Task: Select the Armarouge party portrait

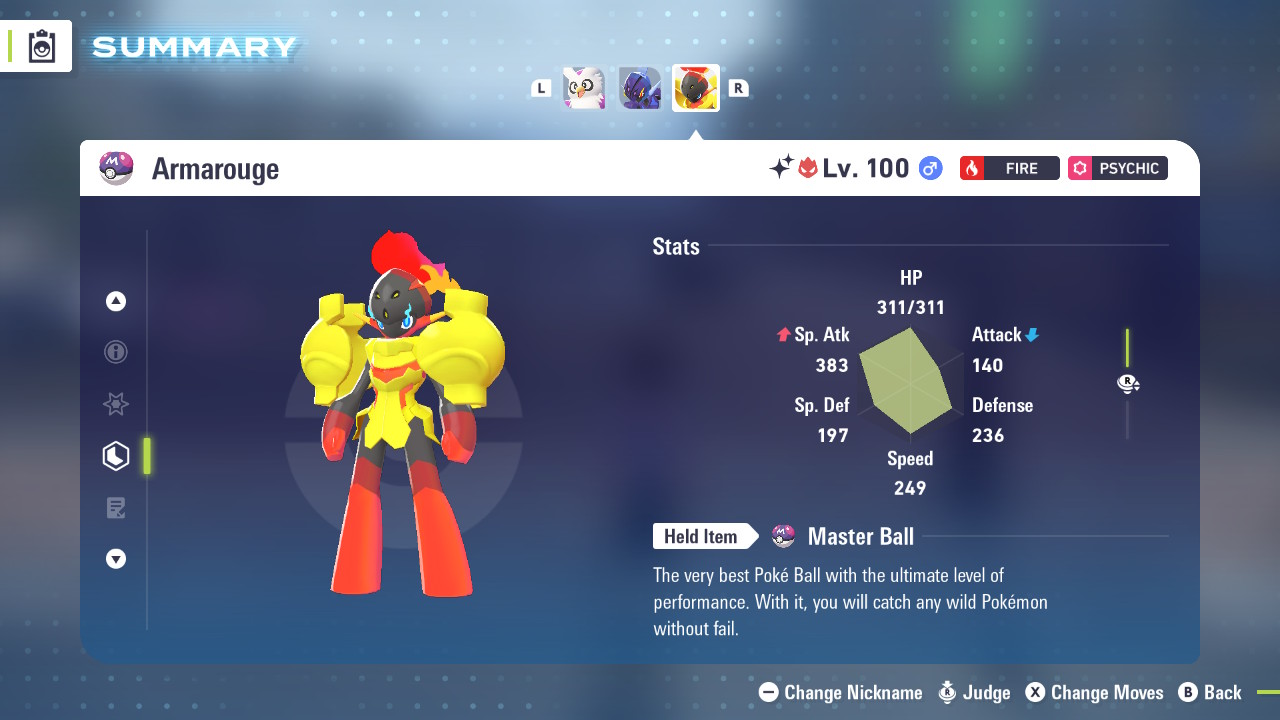Action: coord(696,88)
